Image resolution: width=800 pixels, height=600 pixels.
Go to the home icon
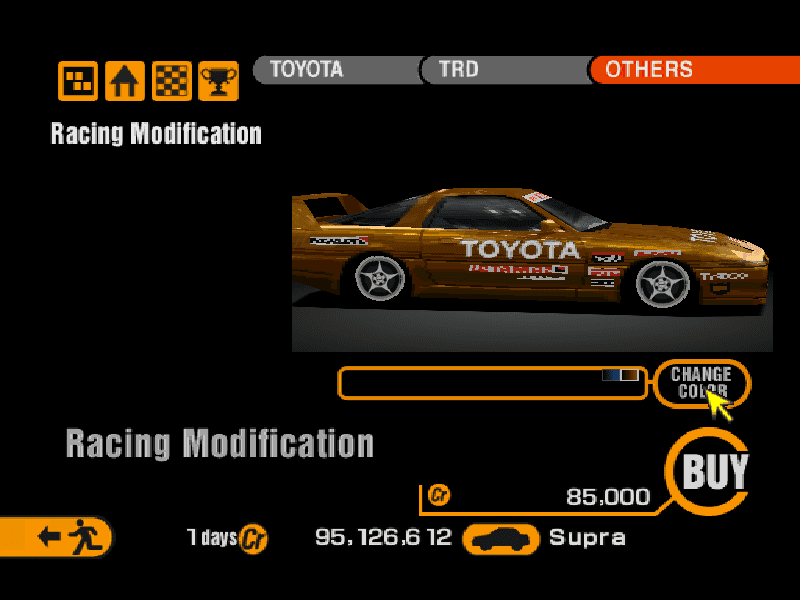pyautogui.click(x=125, y=81)
